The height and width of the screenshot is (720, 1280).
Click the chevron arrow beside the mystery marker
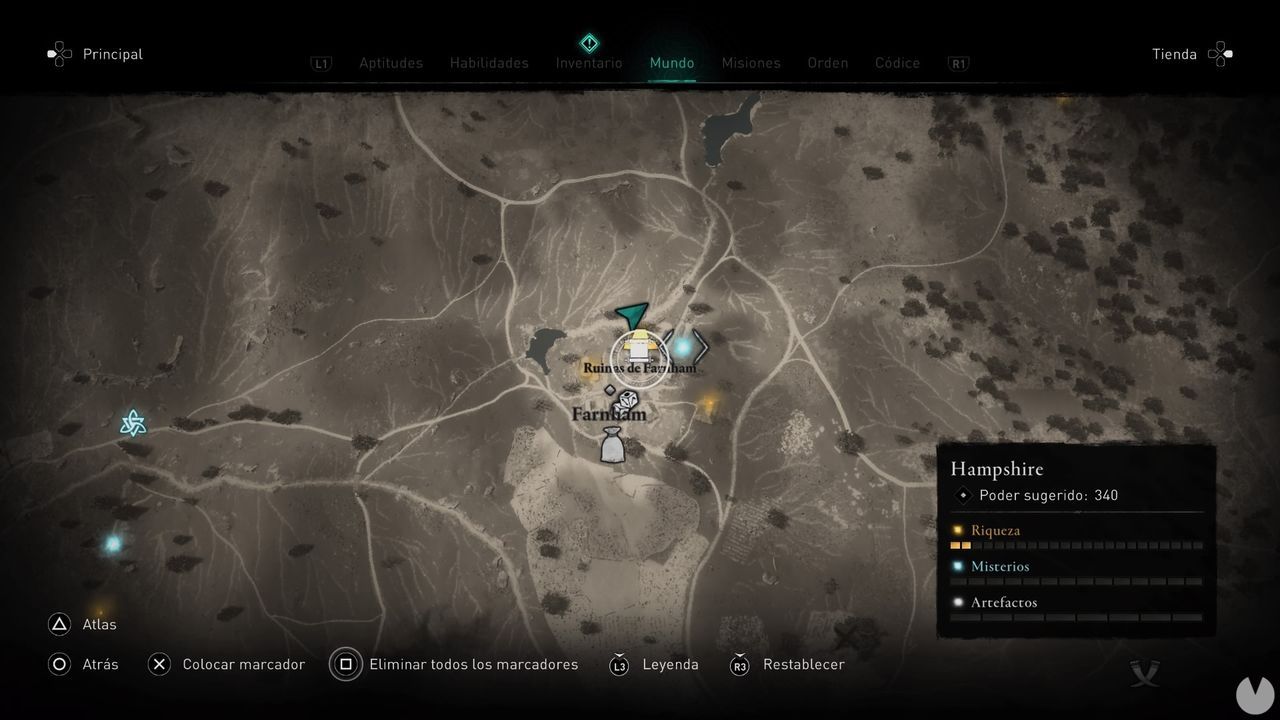[703, 348]
